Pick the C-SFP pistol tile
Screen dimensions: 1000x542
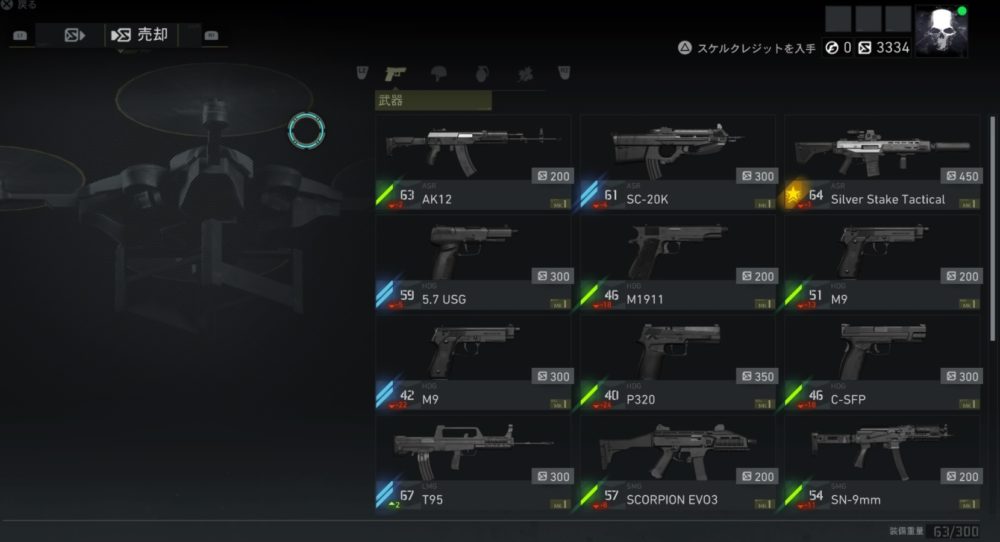pos(881,362)
